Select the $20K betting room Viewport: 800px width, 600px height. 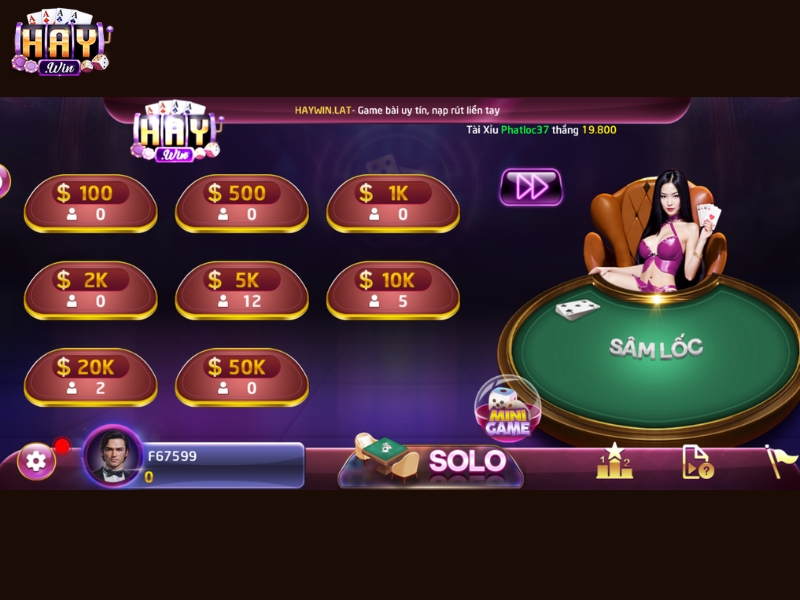tap(90, 377)
